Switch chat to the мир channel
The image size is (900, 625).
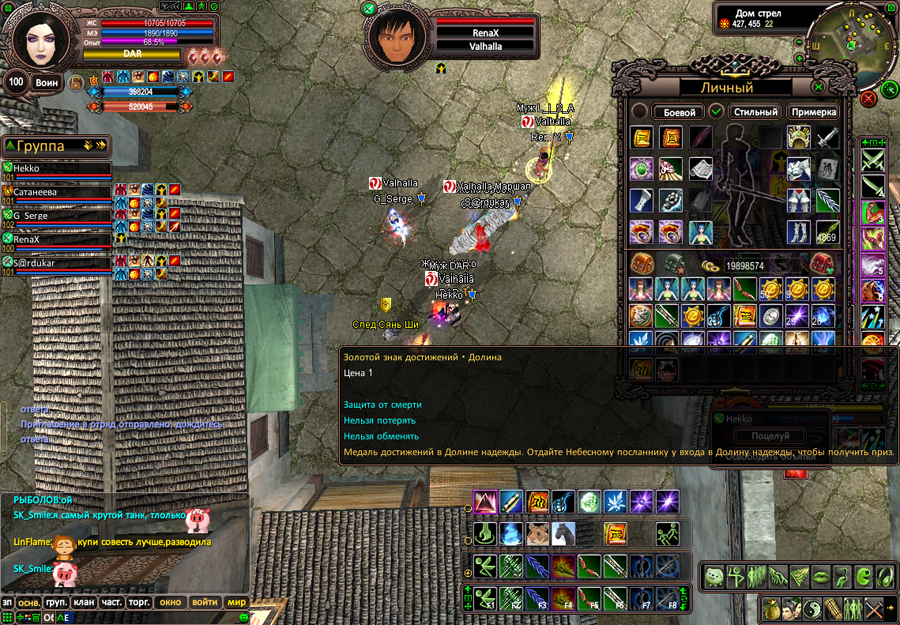point(236,603)
